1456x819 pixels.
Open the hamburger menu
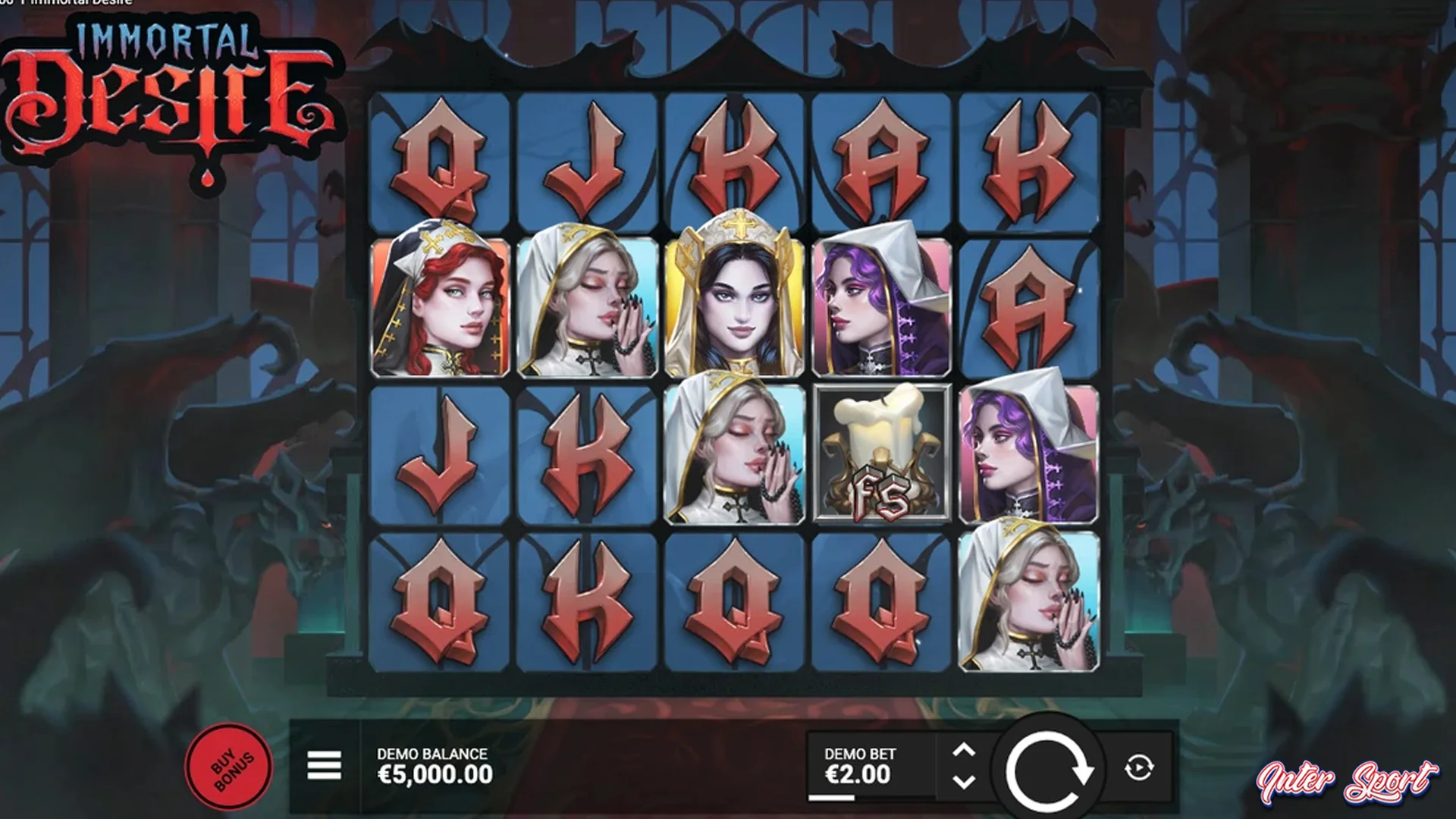(324, 766)
